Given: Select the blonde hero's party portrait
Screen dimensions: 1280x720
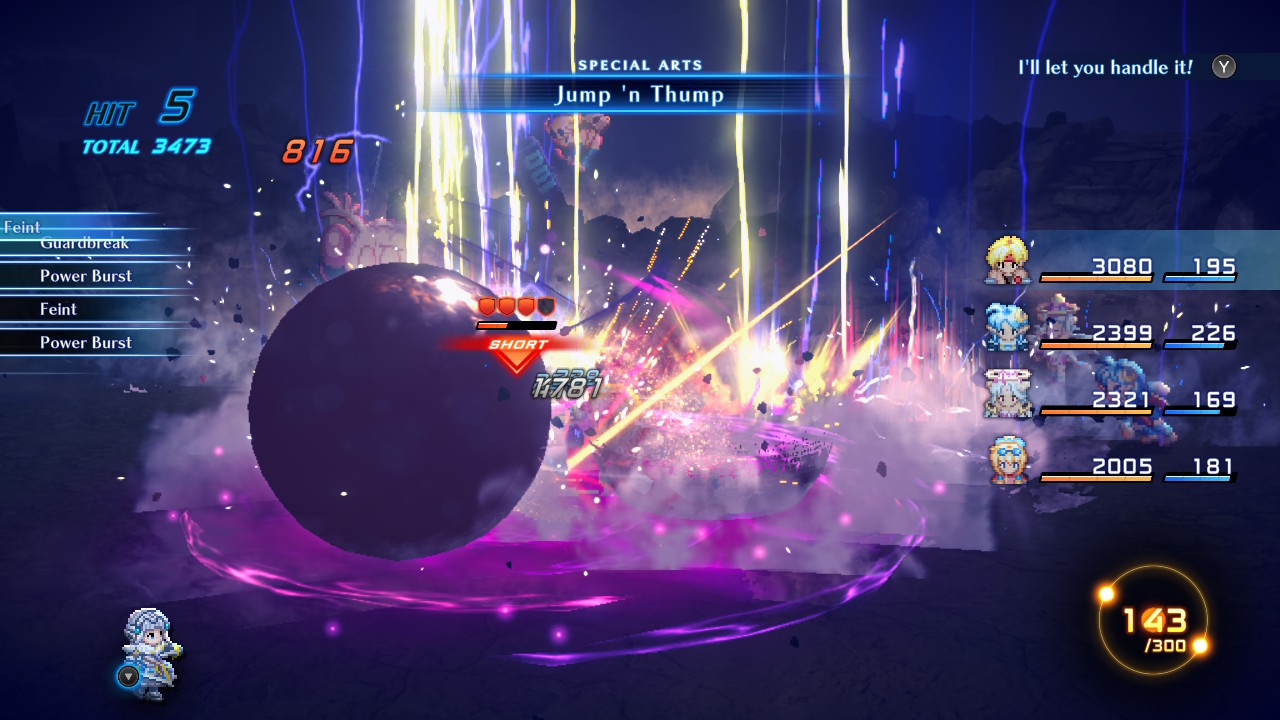Looking at the screenshot, I should [x=1010, y=258].
